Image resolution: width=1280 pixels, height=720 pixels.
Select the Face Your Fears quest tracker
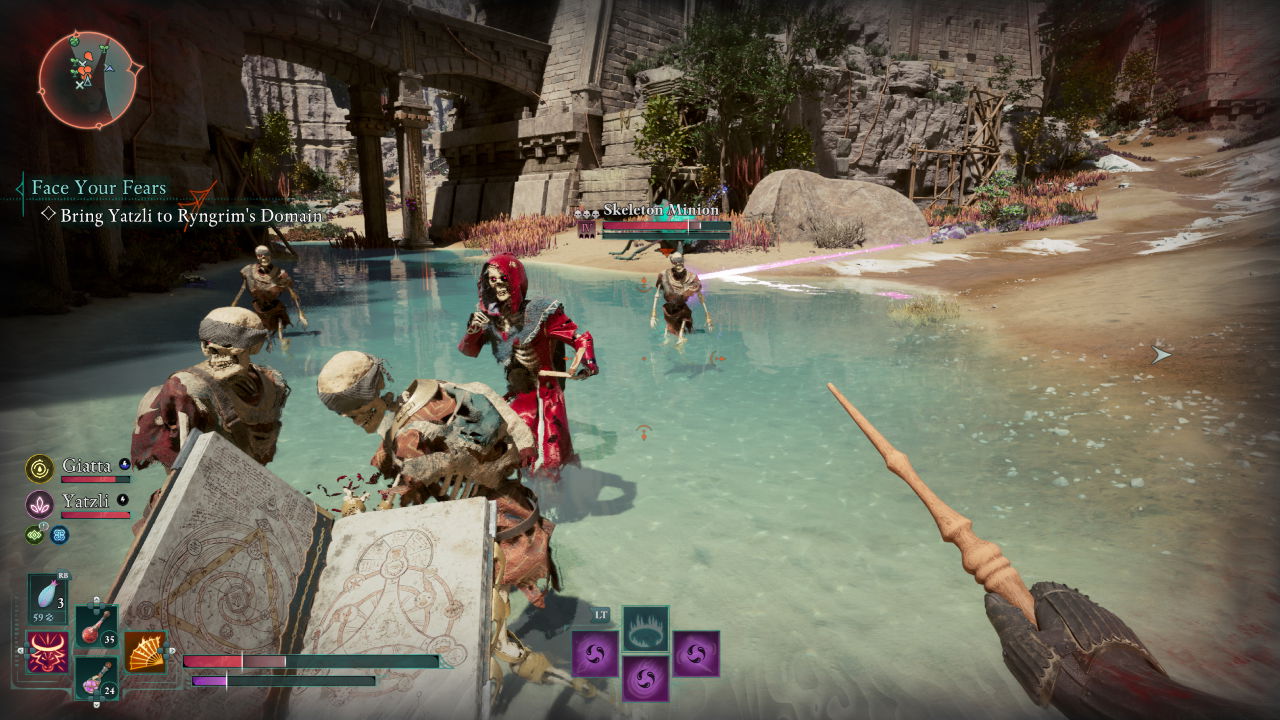click(x=98, y=187)
